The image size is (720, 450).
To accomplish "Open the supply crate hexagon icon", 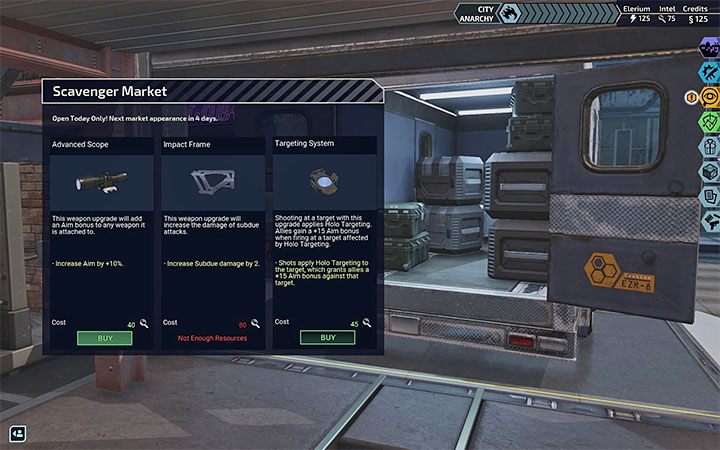I will (x=709, y=171).
